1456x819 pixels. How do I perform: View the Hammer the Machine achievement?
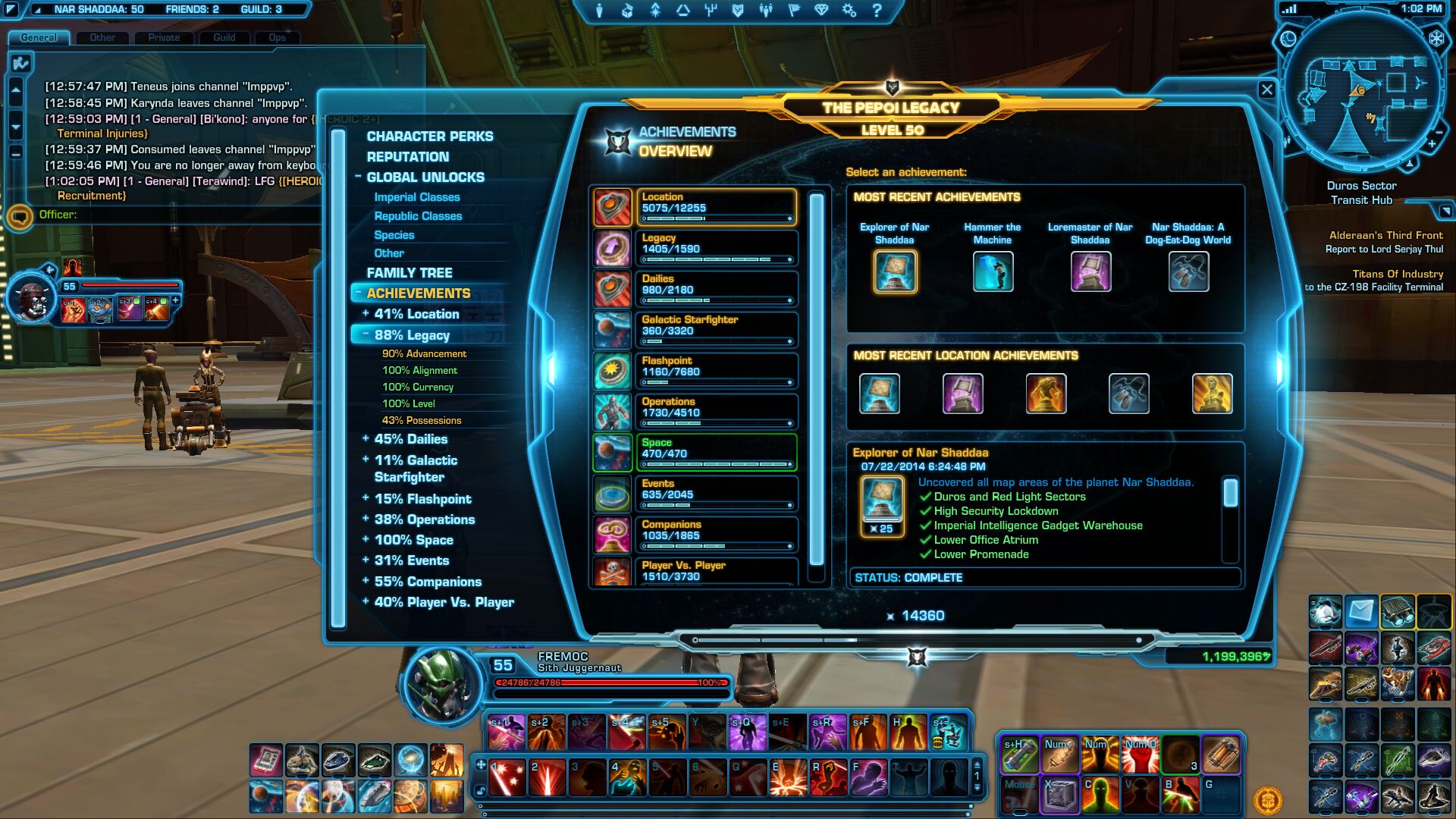(x=992, y=271)
